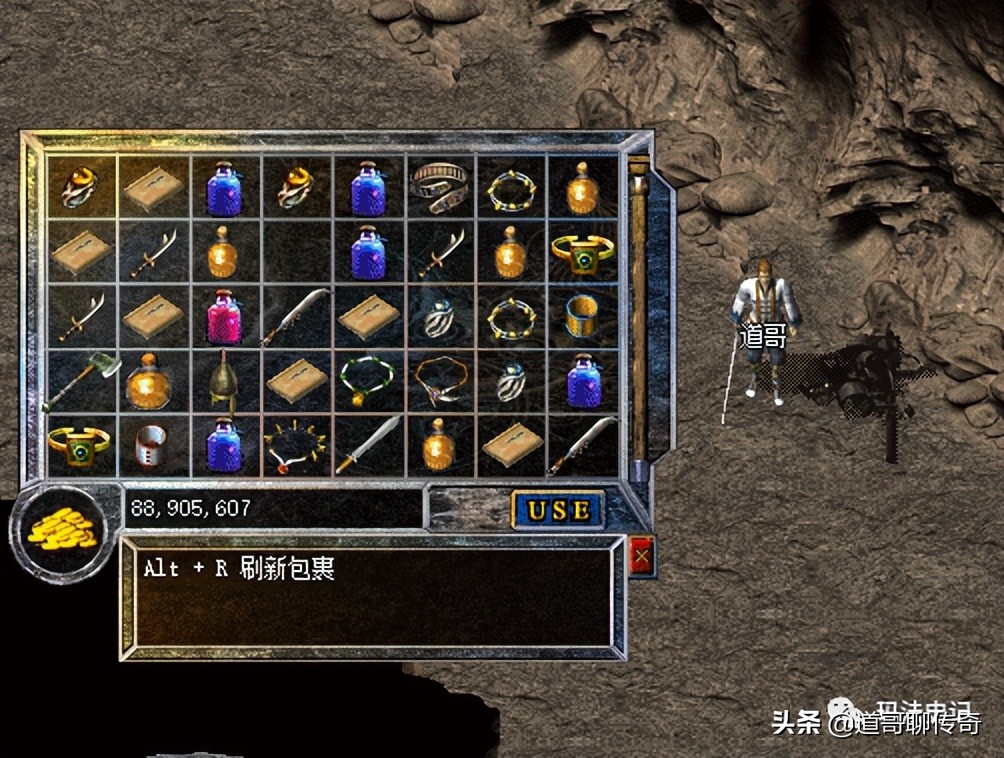Click the inventory's vertical scrollbar
This screenshot has height=758, width=1004.
pos(638,310)
